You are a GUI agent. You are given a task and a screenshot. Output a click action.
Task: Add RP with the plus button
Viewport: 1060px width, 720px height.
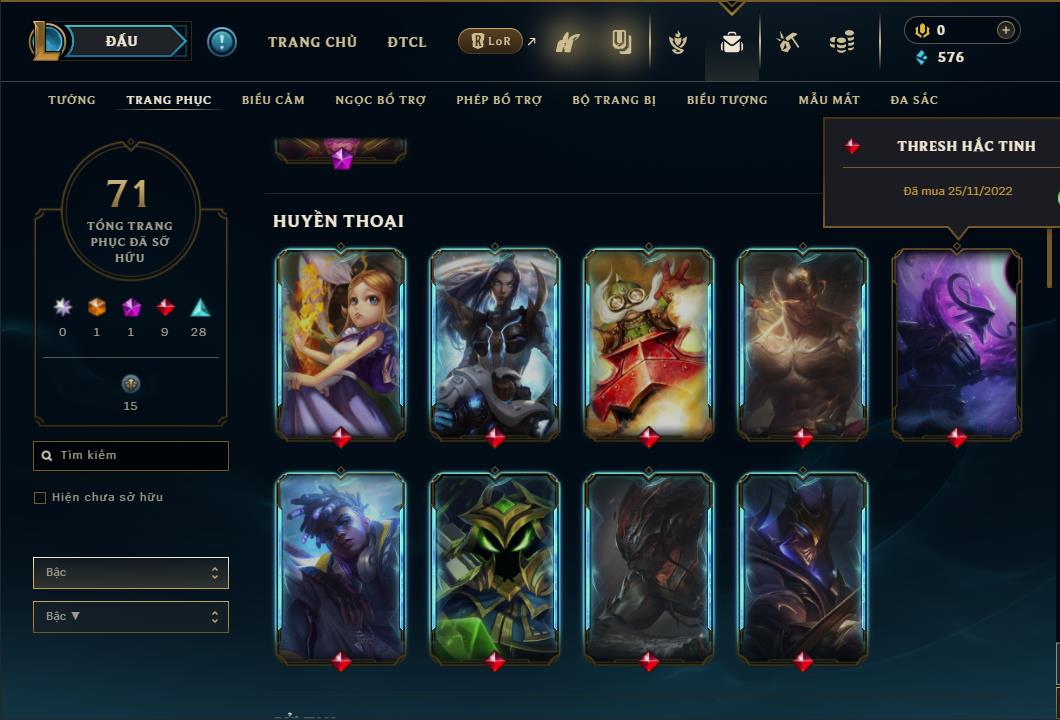coord(1005,30)
